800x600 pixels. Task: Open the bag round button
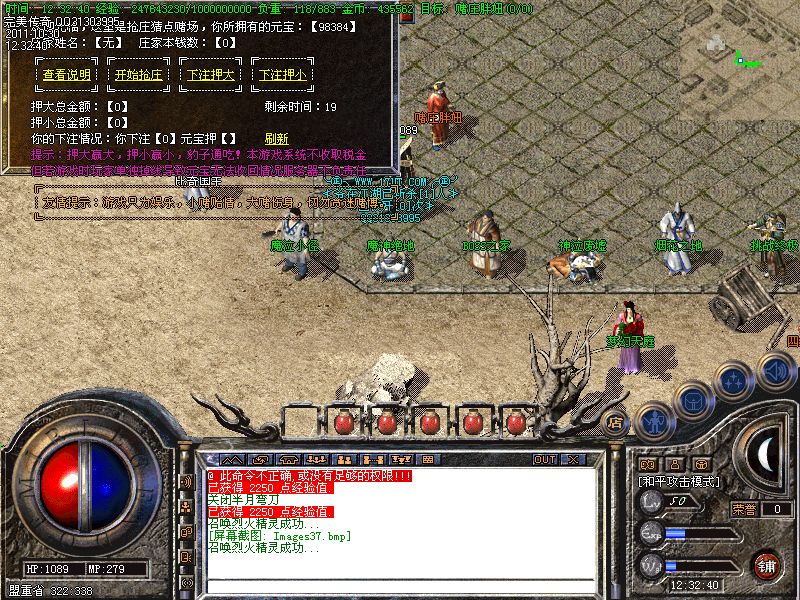tap(693, 400)
